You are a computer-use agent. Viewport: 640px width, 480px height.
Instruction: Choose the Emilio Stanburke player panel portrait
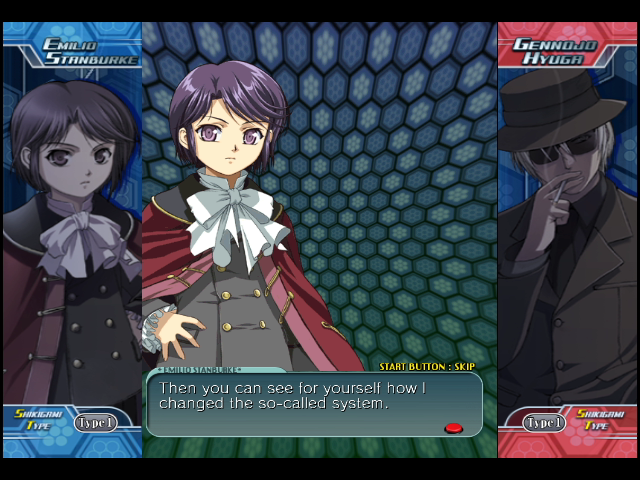pyautogui.click(x=72, y=230)
